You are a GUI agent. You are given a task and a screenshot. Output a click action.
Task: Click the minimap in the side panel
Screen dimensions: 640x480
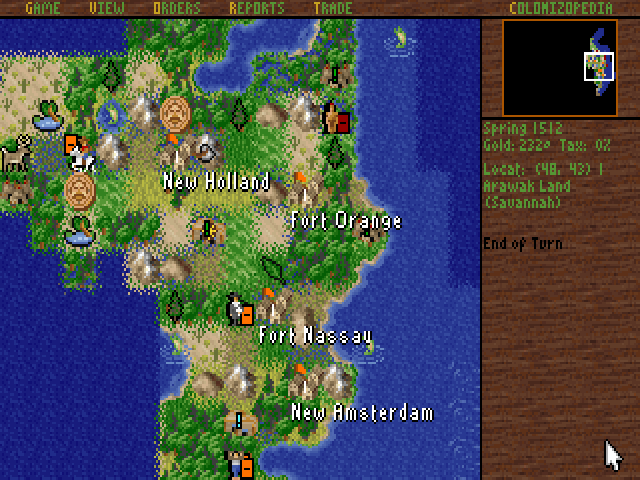pos(559,68)
